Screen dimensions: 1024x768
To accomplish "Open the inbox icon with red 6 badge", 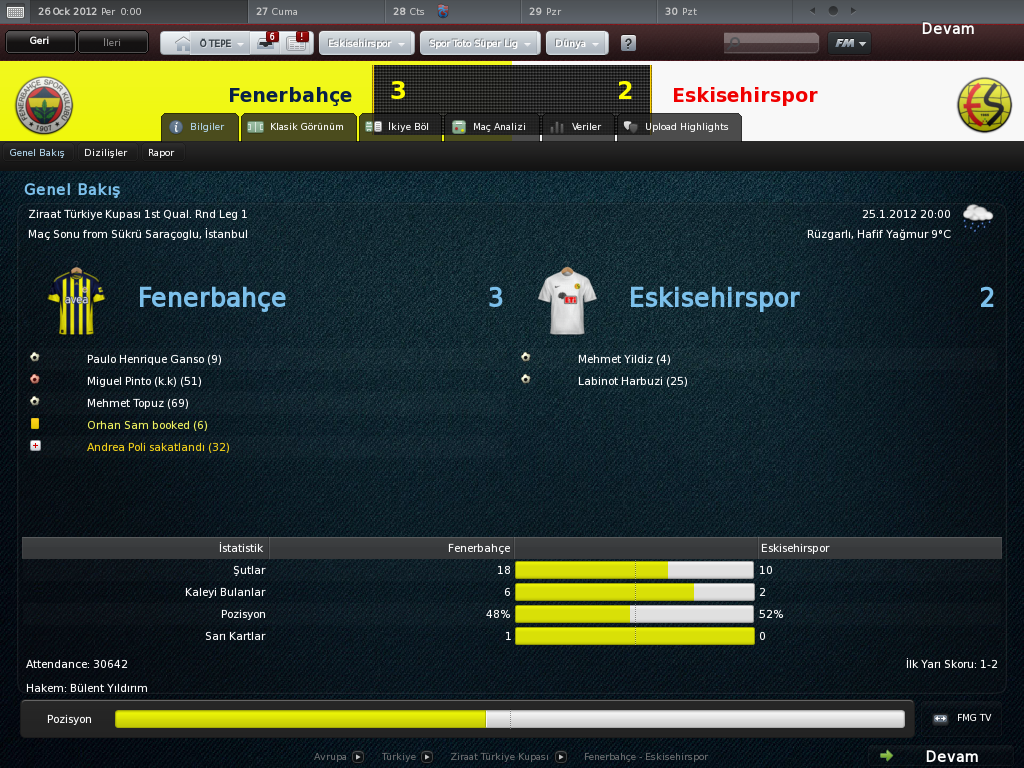I will 267,43.
